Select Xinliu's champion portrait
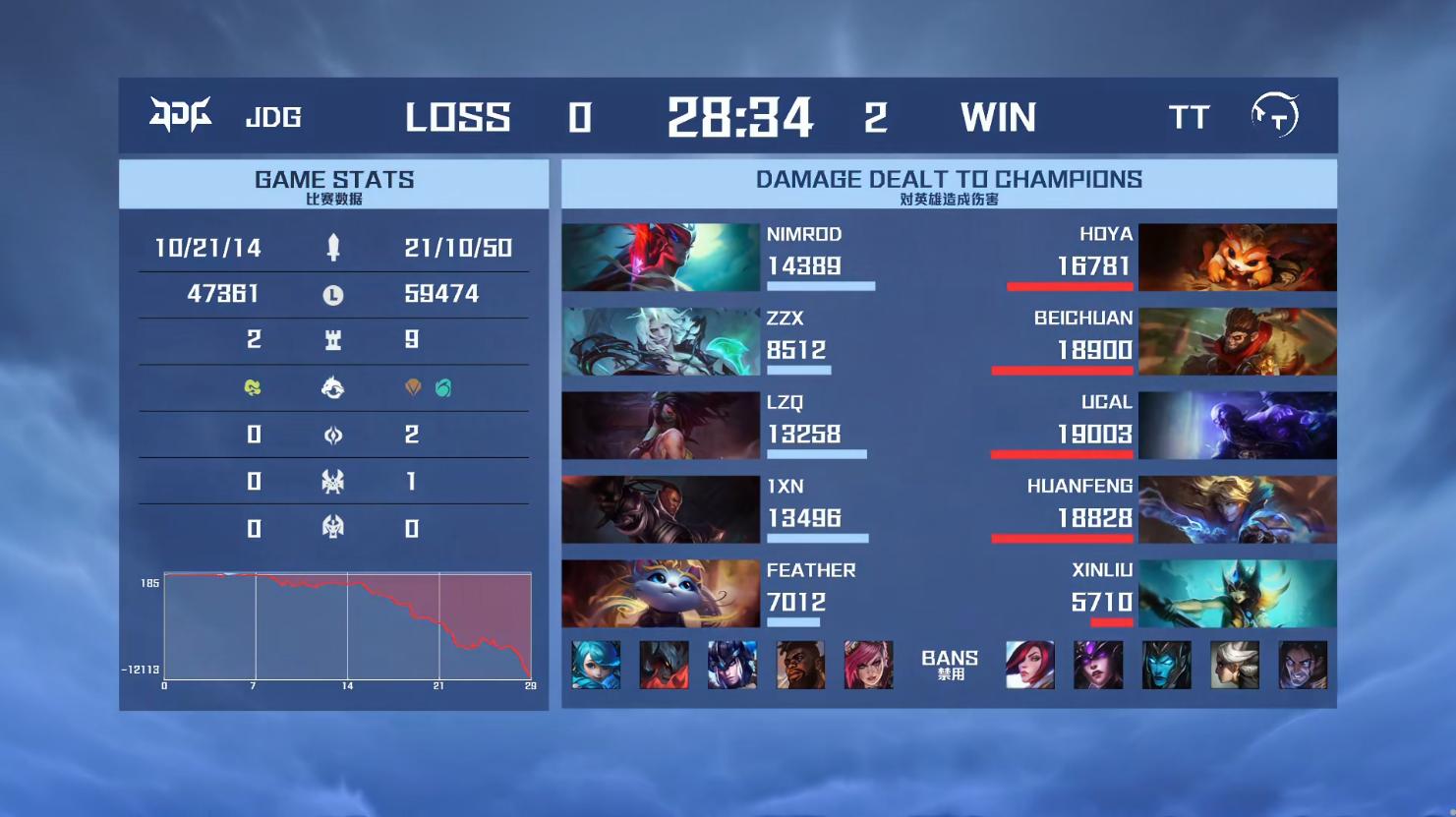 coord(1237,594)
